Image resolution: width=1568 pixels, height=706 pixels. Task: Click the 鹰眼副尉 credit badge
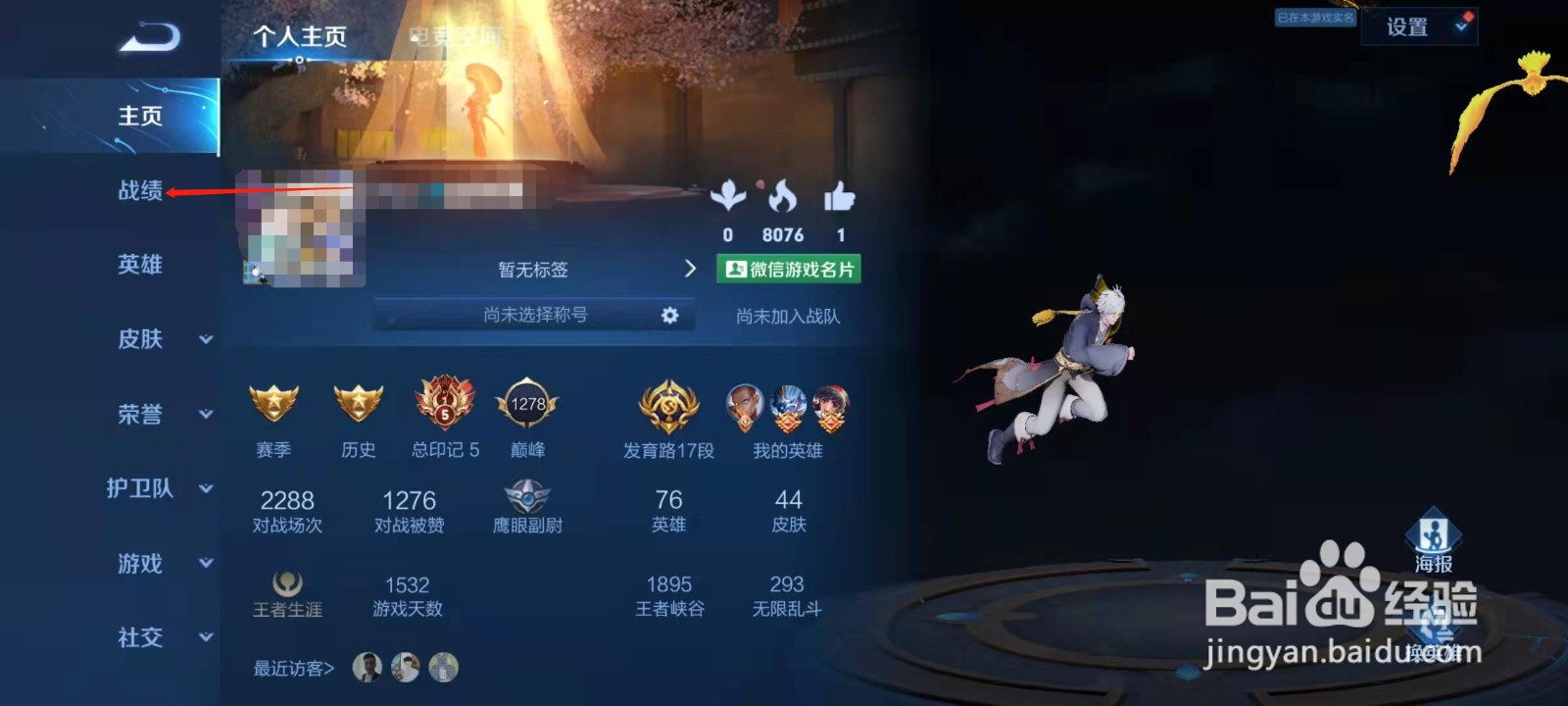tap(529, 498)
